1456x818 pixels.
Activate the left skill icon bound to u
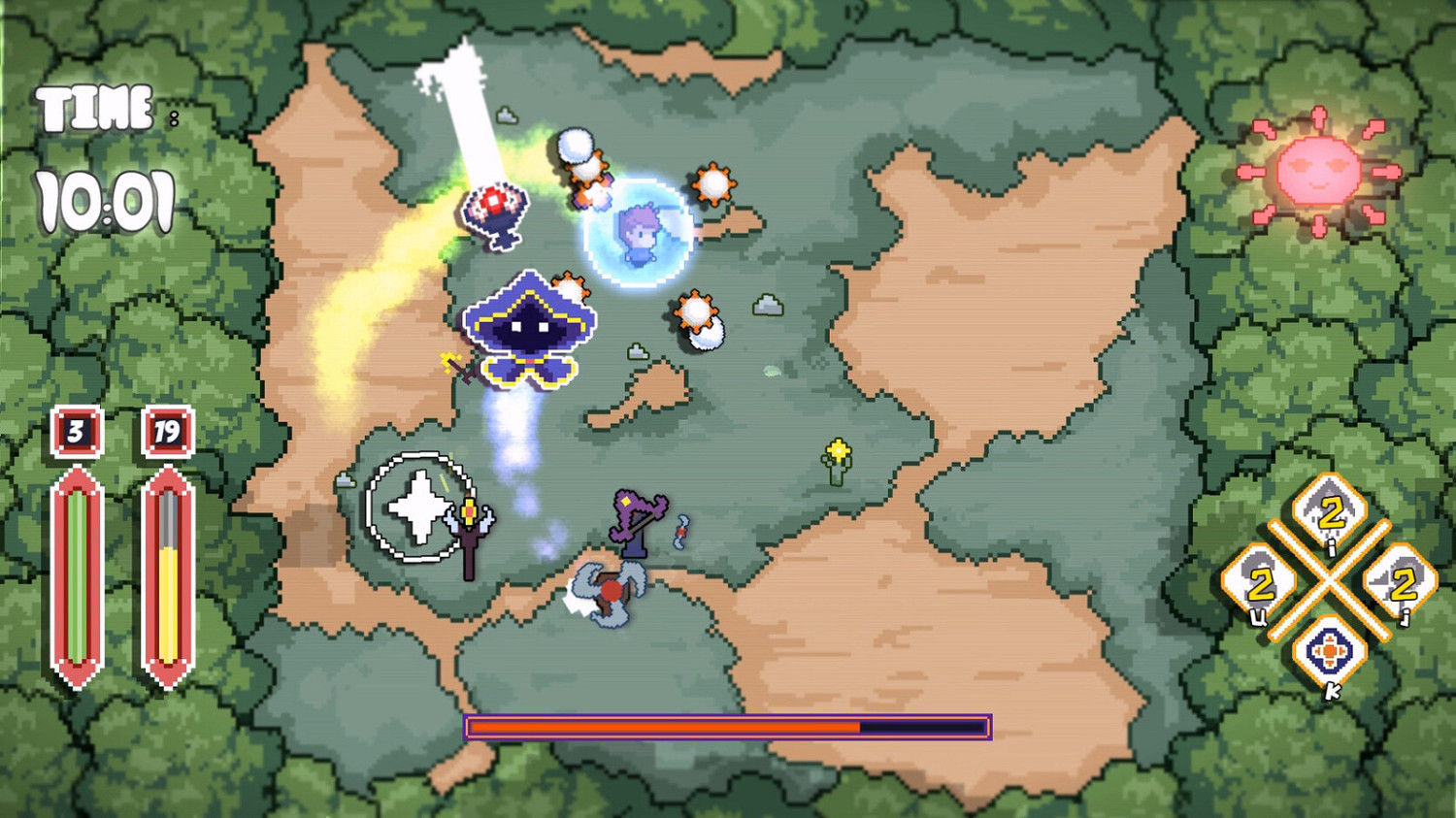[x=1258, y=582]
